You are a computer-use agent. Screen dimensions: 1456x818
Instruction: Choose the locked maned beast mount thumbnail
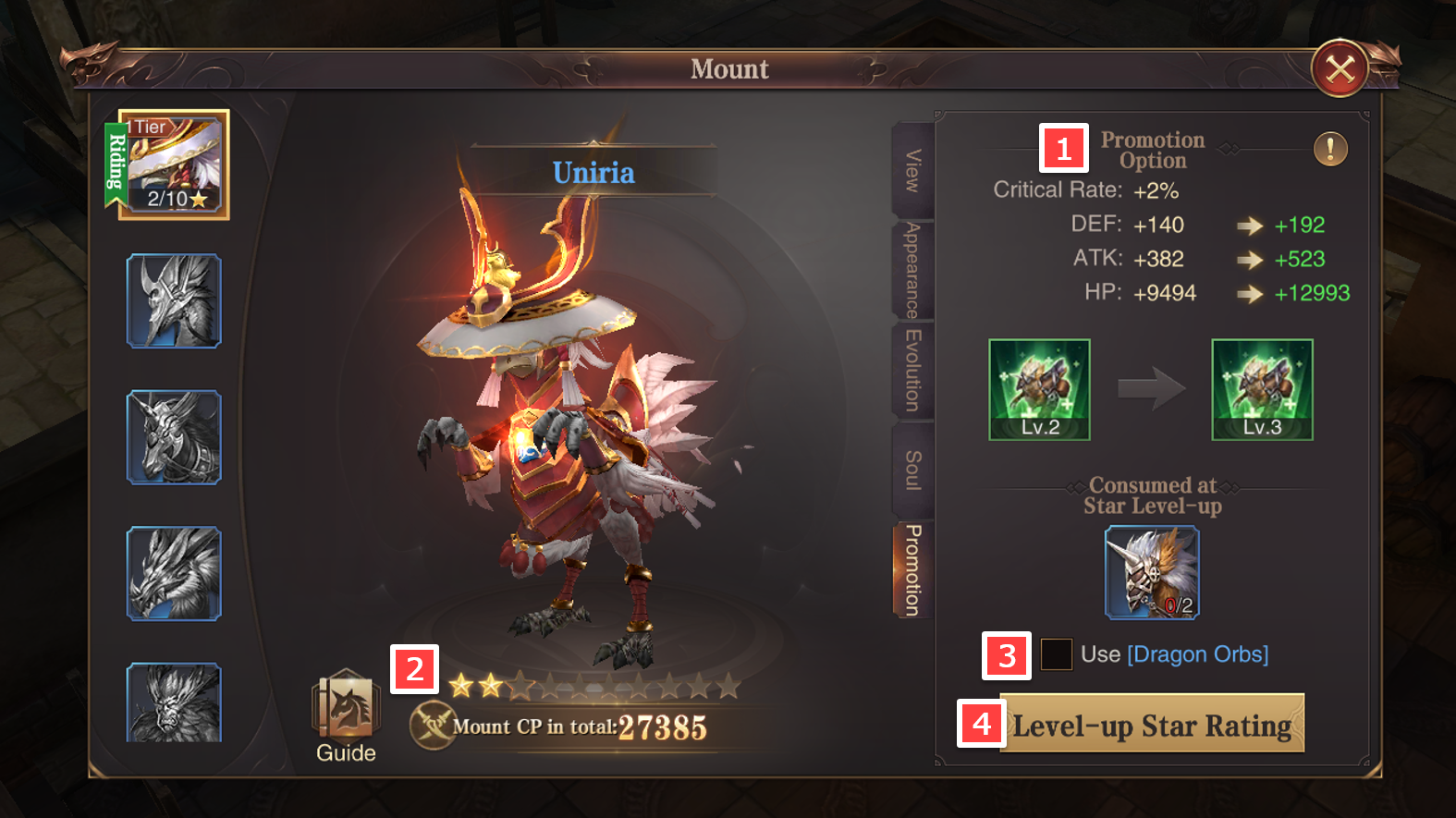pos(174,702)
